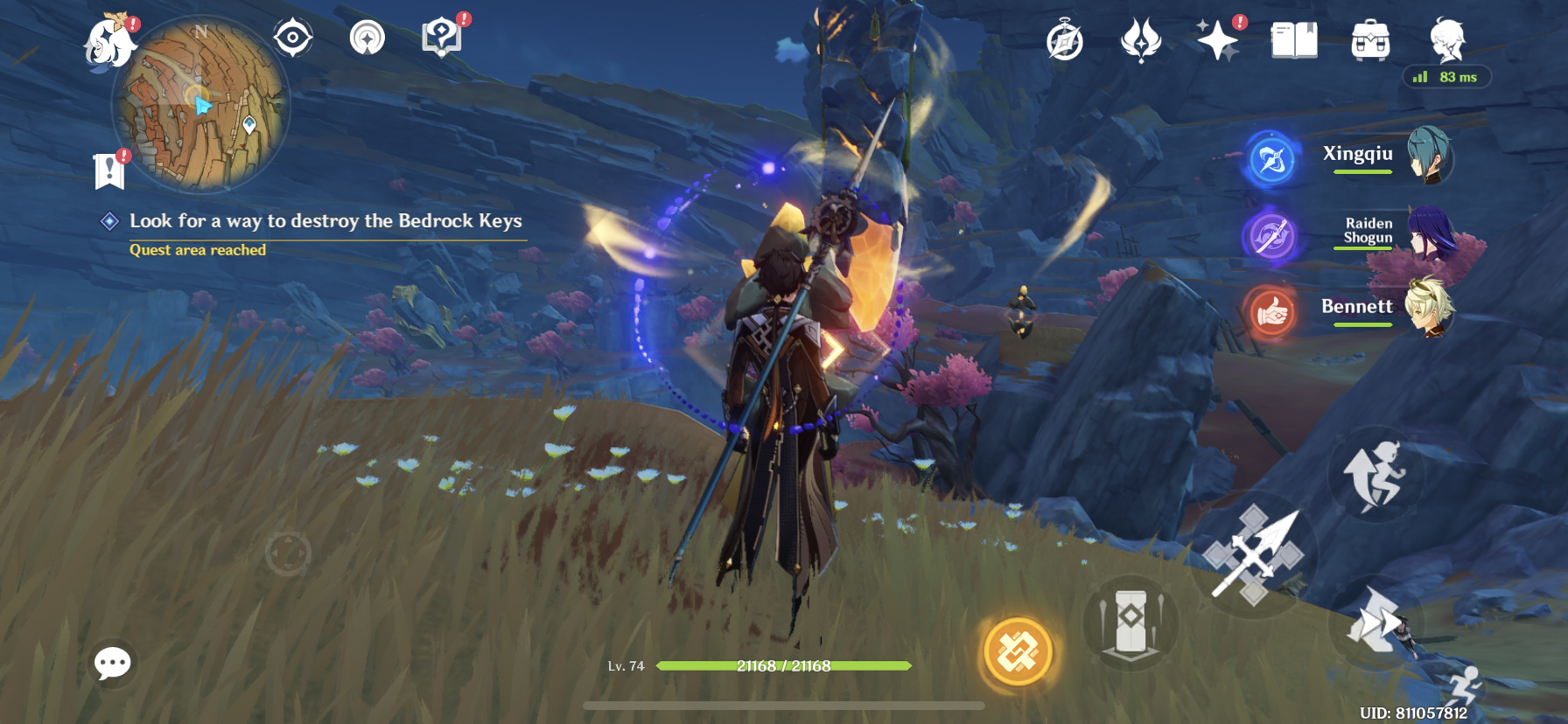
Task: Open the chat speech bubble
Action: click(113, 664)
